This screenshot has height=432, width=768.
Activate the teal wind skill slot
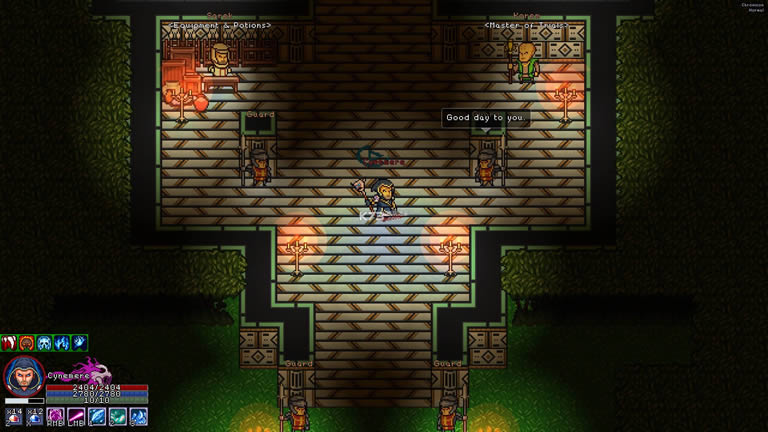tap(118, 416)
